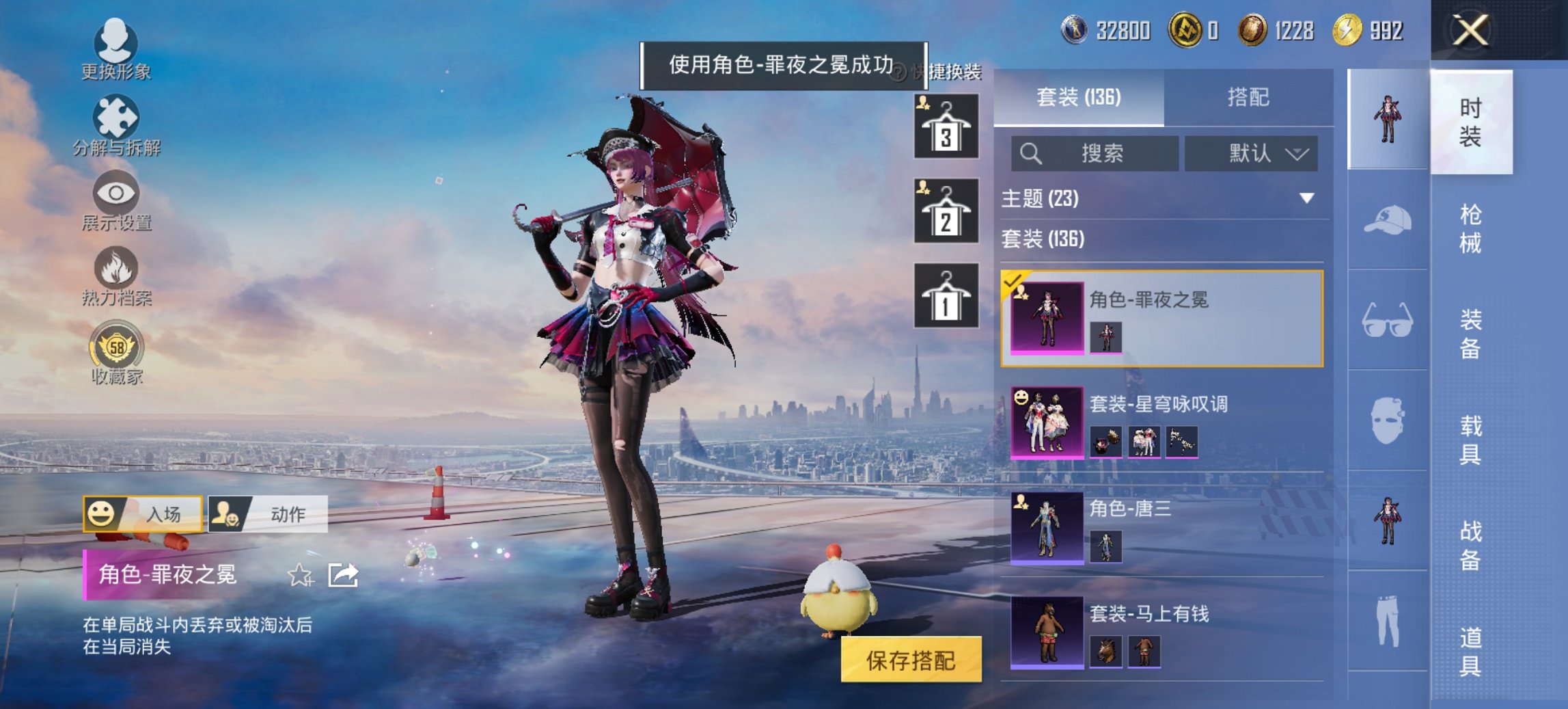Open the 默认 sorting dropdown
The image size is (1568, 709).
(1252, 153)
